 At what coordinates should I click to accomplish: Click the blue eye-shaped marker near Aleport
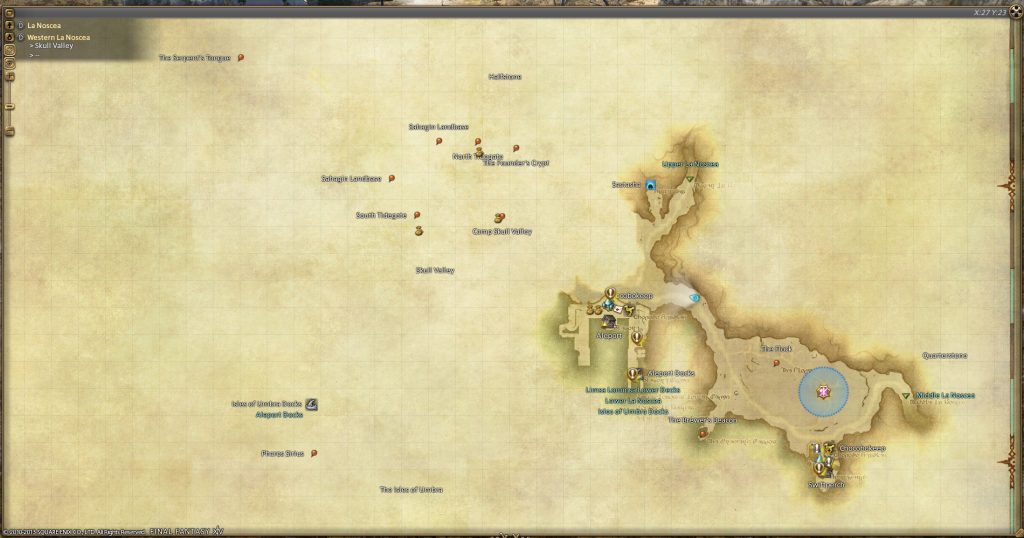point(694,298)
